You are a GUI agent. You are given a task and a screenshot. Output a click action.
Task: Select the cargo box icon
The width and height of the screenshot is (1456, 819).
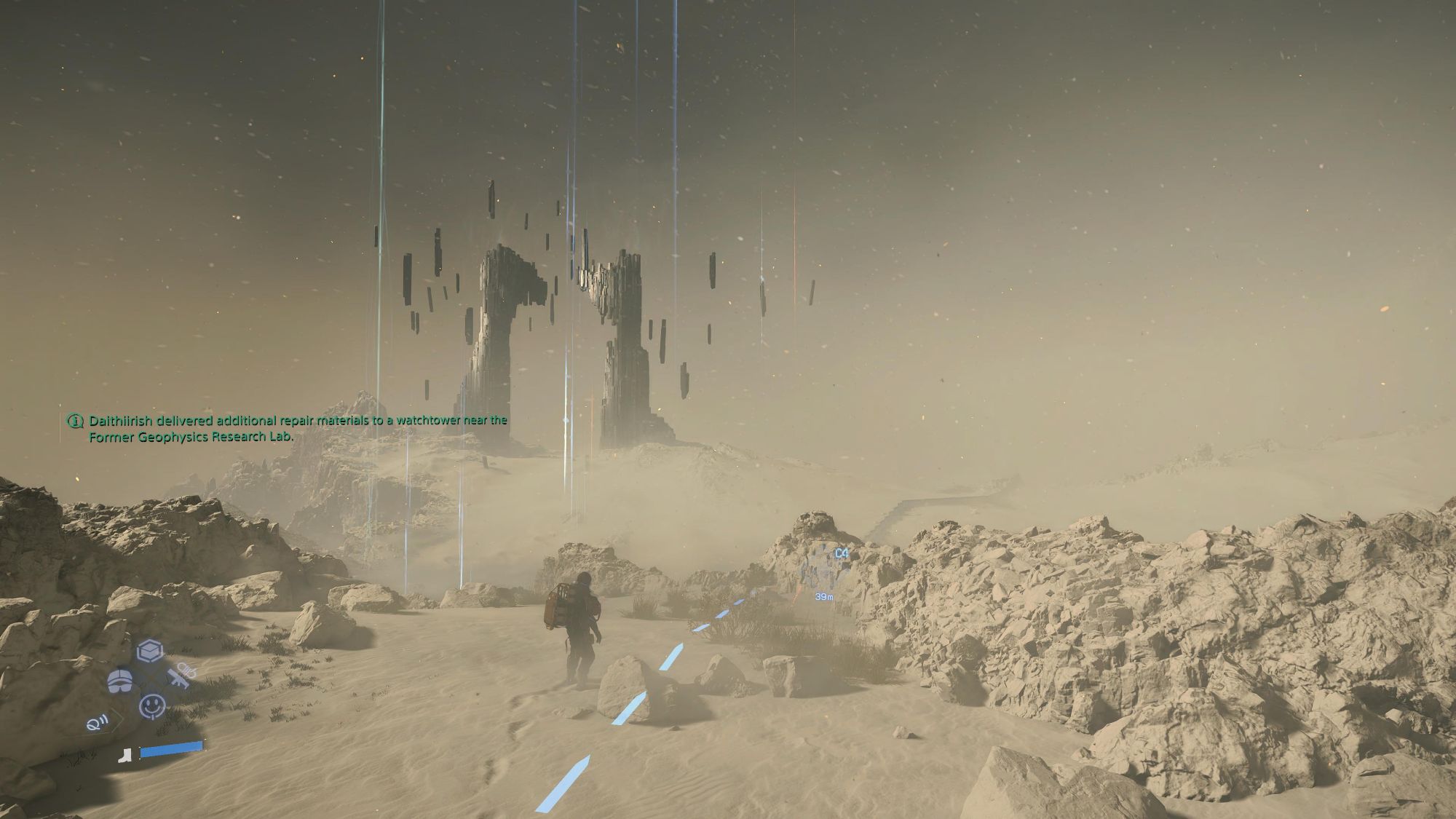[149, 651]
